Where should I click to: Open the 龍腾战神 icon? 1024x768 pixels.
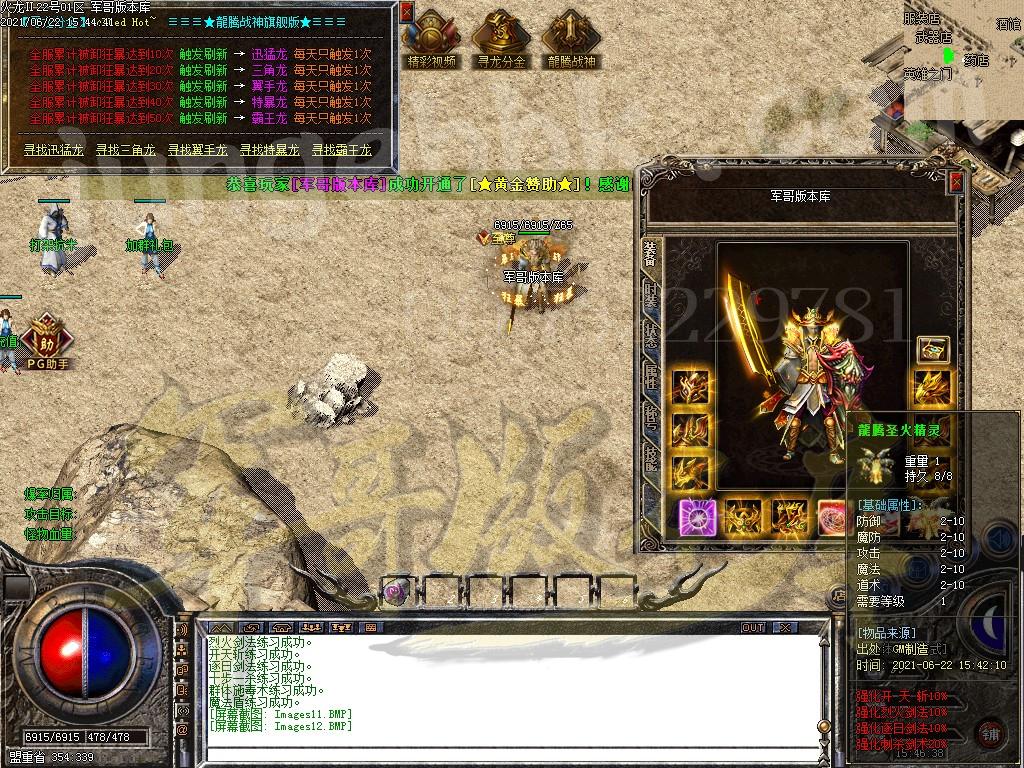coord(571,38)
